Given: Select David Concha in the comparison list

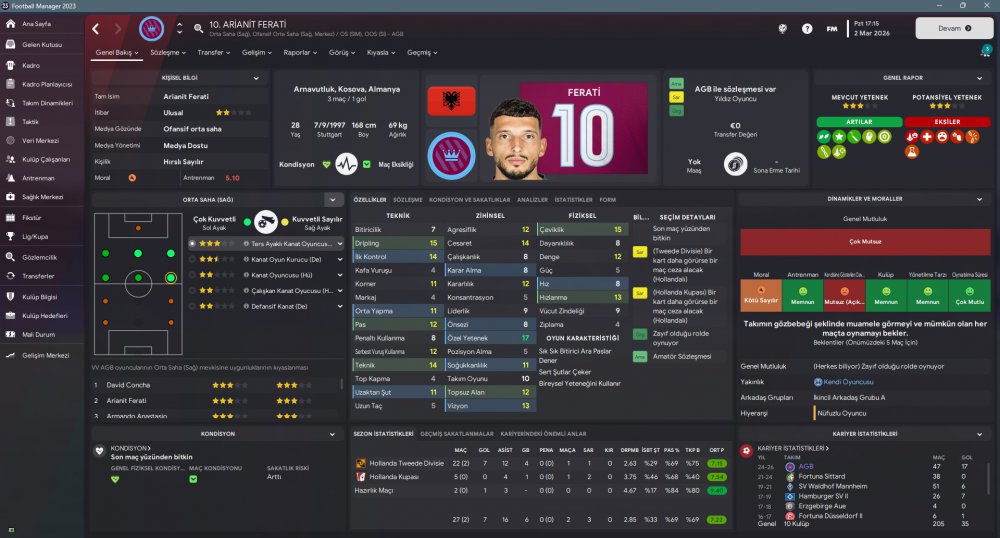Looking at the screenshot, I should [x=128, y=384].
